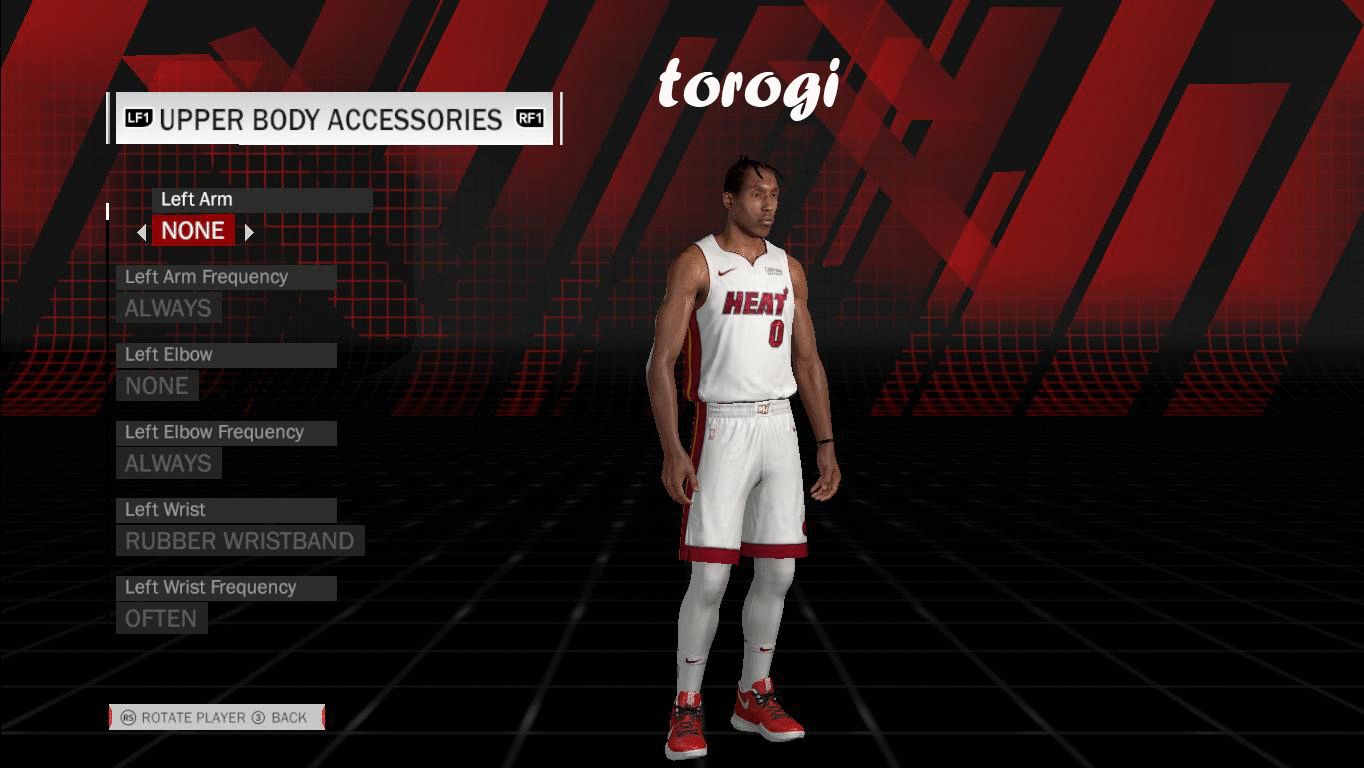The width and height of the screenshot is (1364, 768).
Task: Select the Left Elbow Frequency ALWAYS option
Action: coord(168,464)
